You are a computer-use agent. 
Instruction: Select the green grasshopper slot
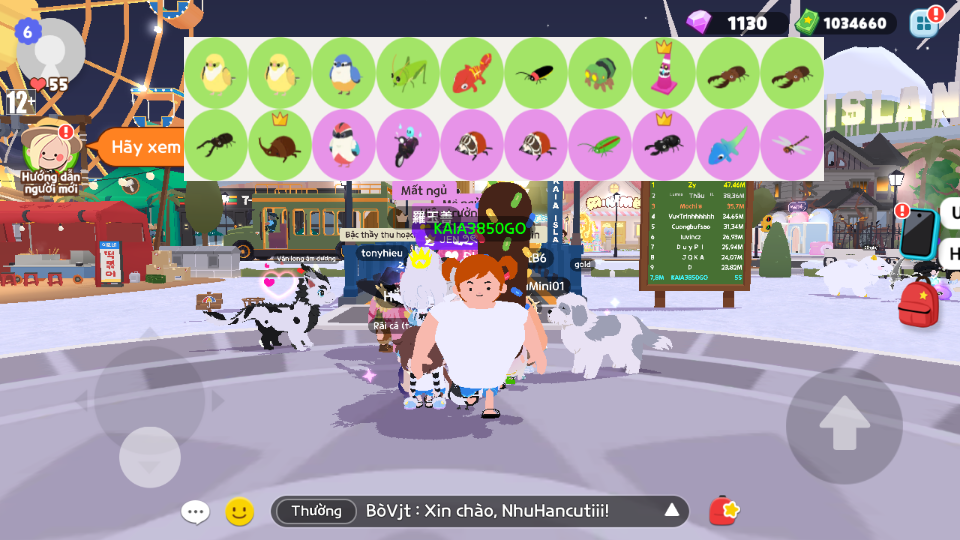click(408, 73)
